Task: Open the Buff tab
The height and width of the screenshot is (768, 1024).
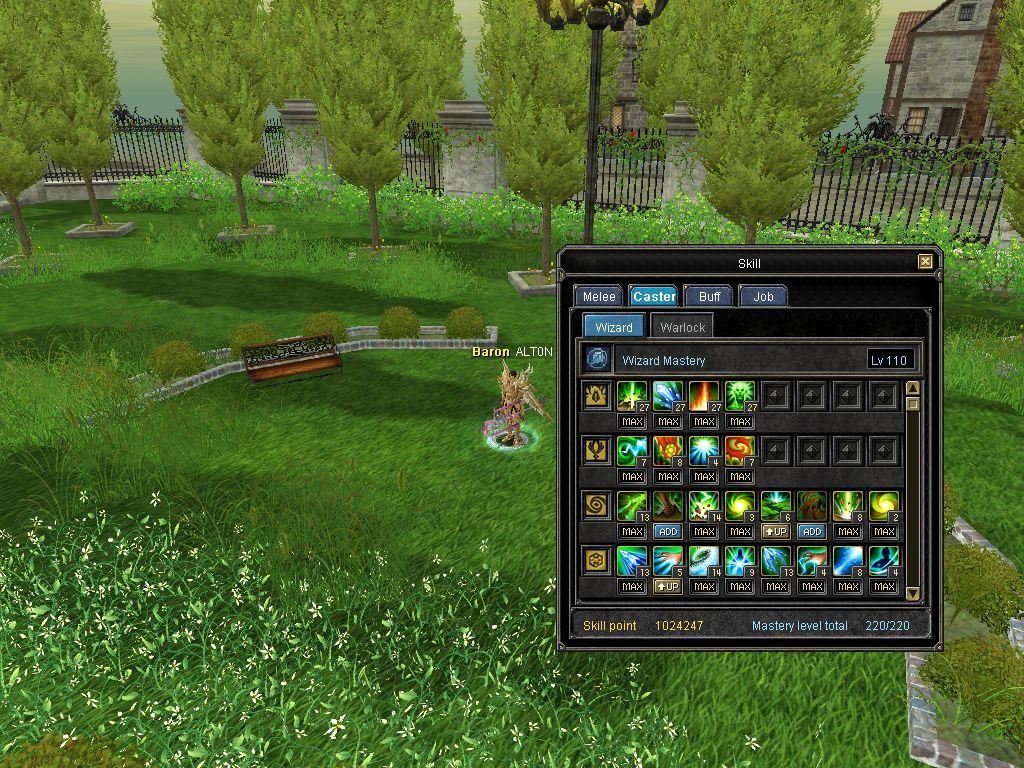Action: point(709,296)
